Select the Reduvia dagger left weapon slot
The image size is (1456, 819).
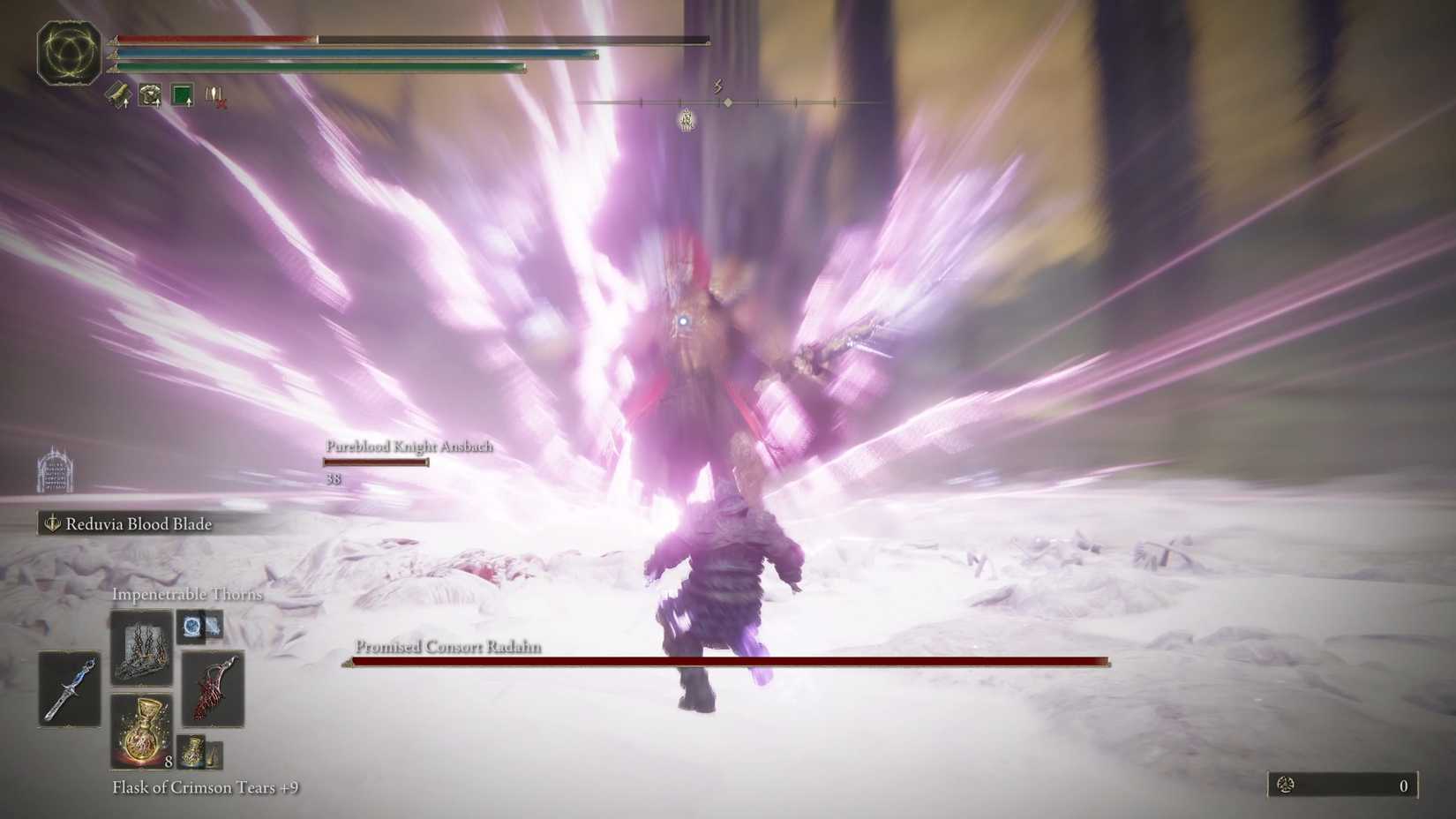(69, 690)
